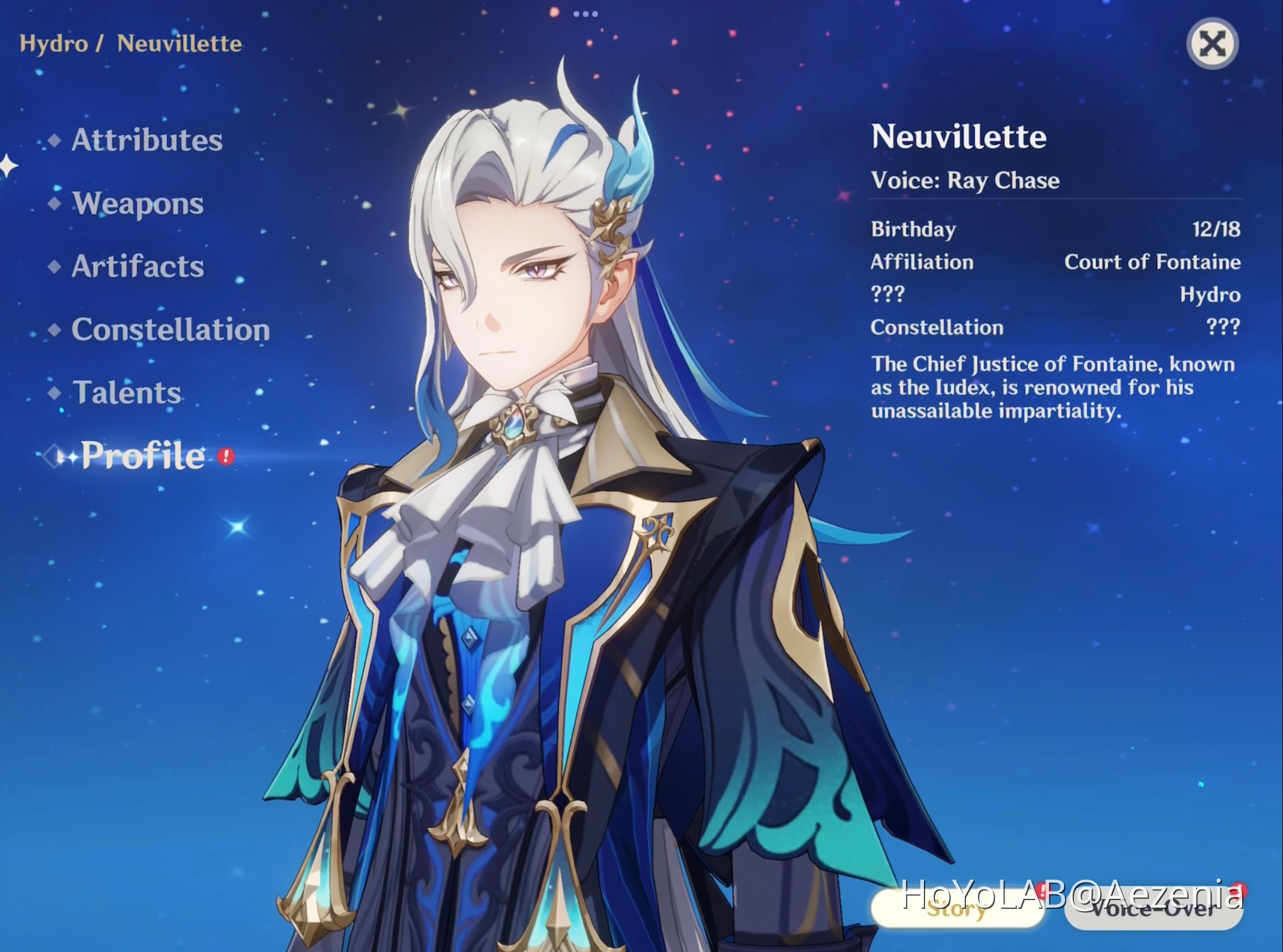The image size is (1283, 952).
Task: Open the Talents section
Action: [126, 395]
